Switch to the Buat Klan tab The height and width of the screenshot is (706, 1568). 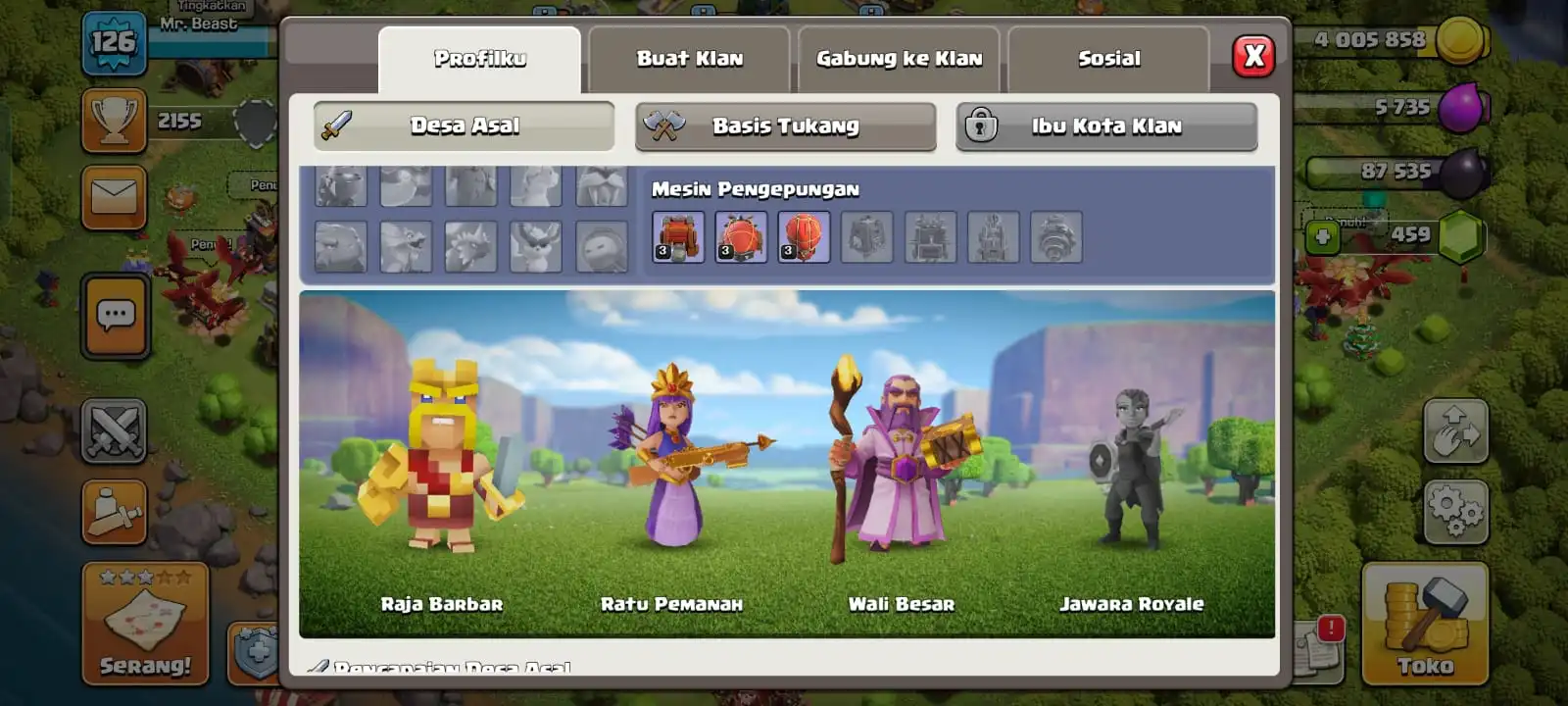click(x=689, y=58)
